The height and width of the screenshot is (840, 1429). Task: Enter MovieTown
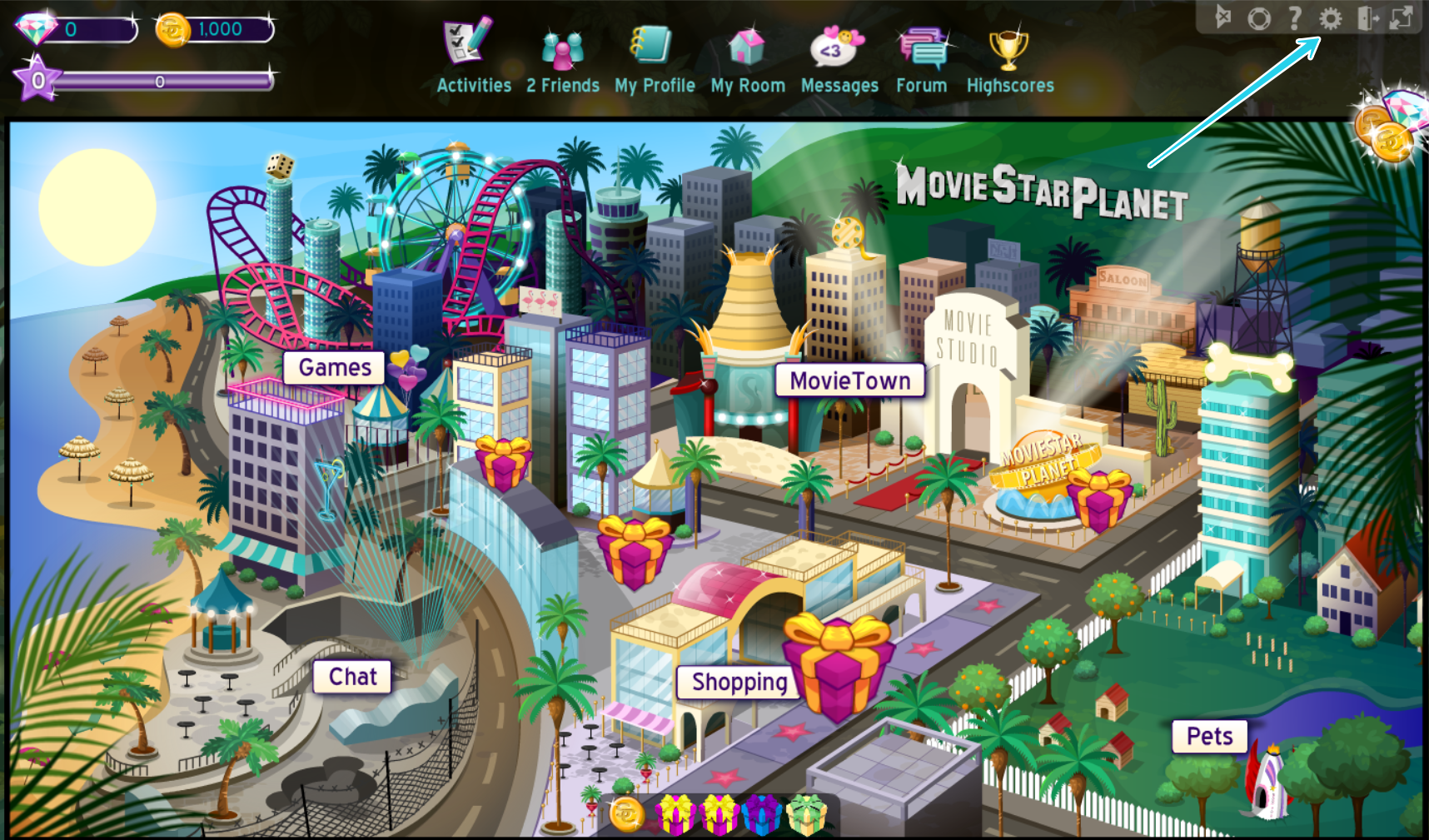851,380
